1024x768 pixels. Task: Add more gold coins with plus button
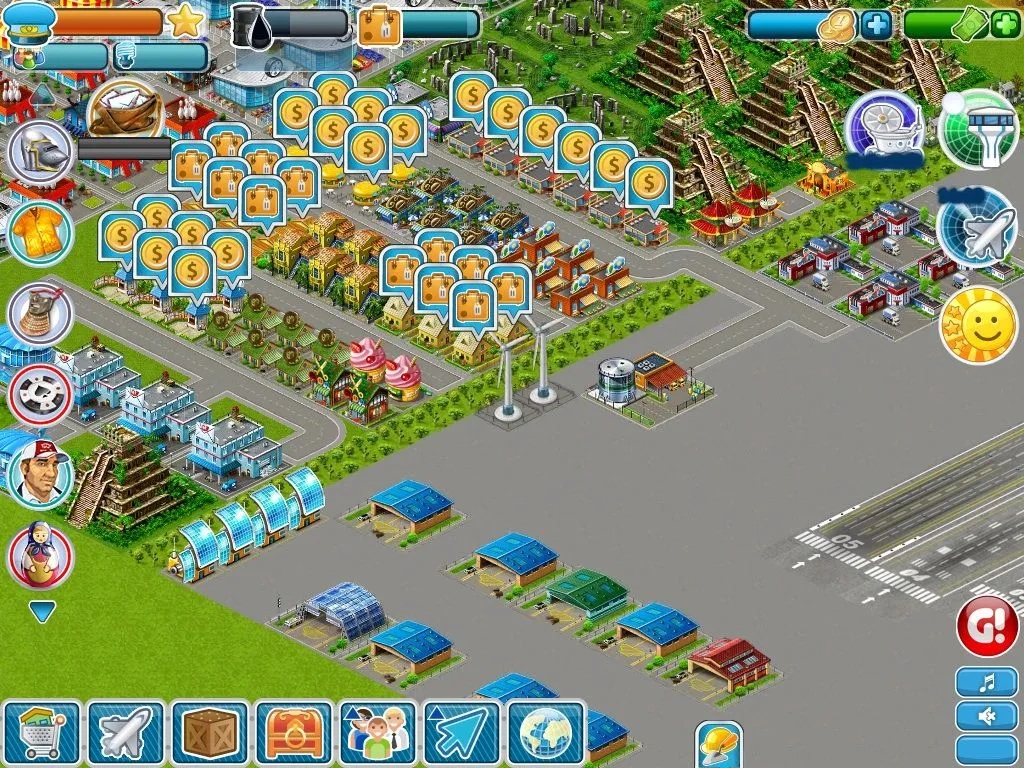(x=876, y=24)
